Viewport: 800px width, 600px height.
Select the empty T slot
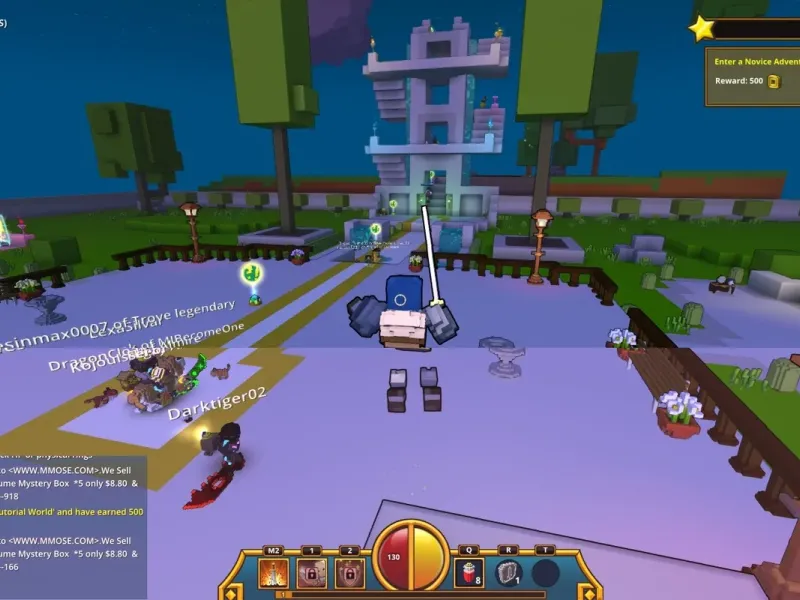click(545, 573)
